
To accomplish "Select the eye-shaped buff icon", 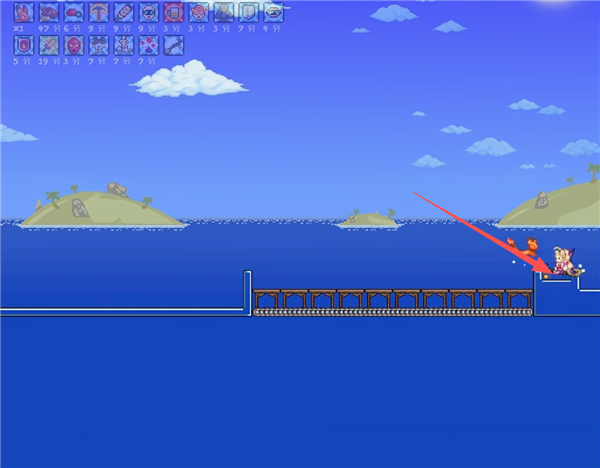I will tap(273, 13).
